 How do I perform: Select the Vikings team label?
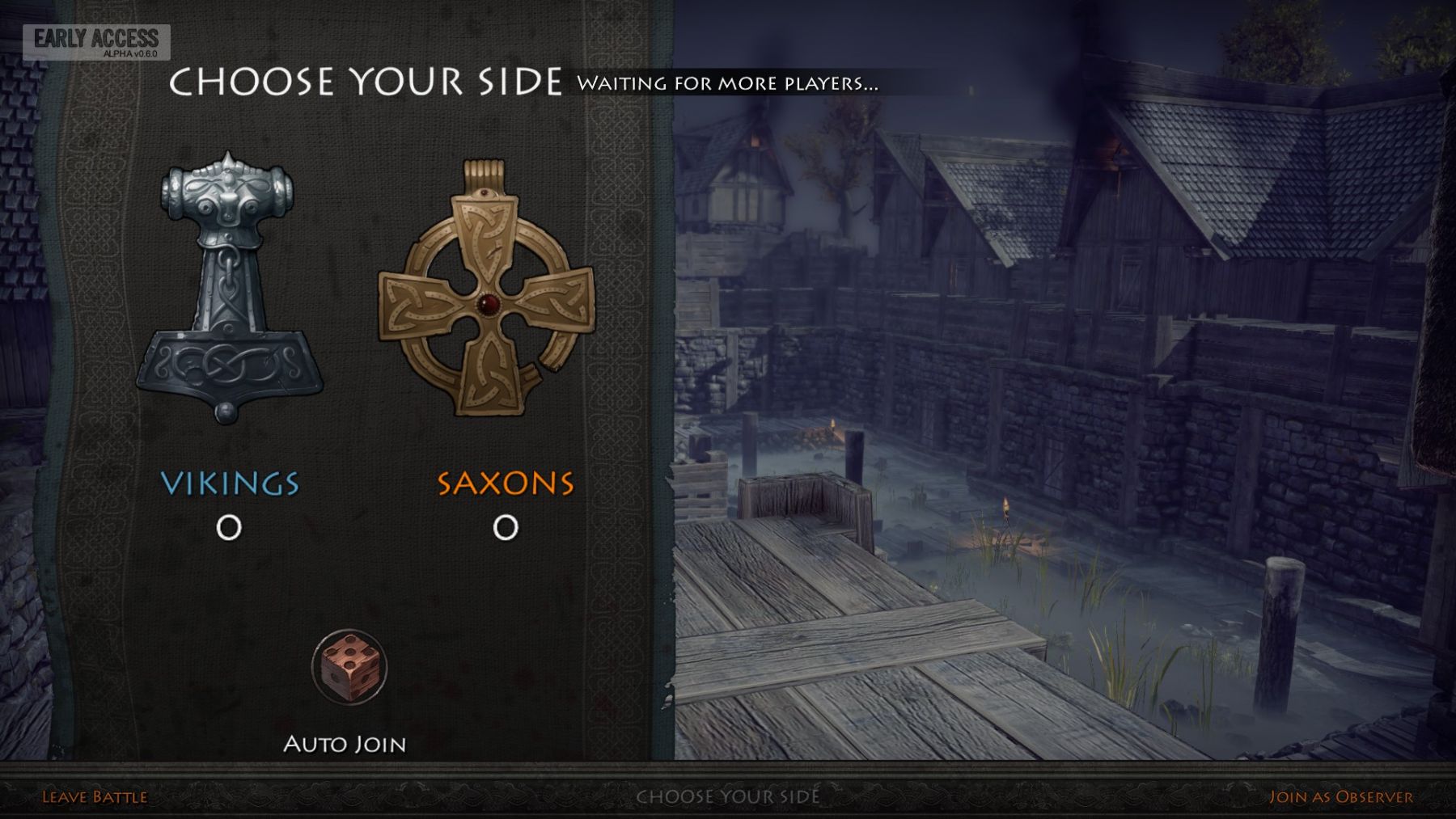click(230, 483)
